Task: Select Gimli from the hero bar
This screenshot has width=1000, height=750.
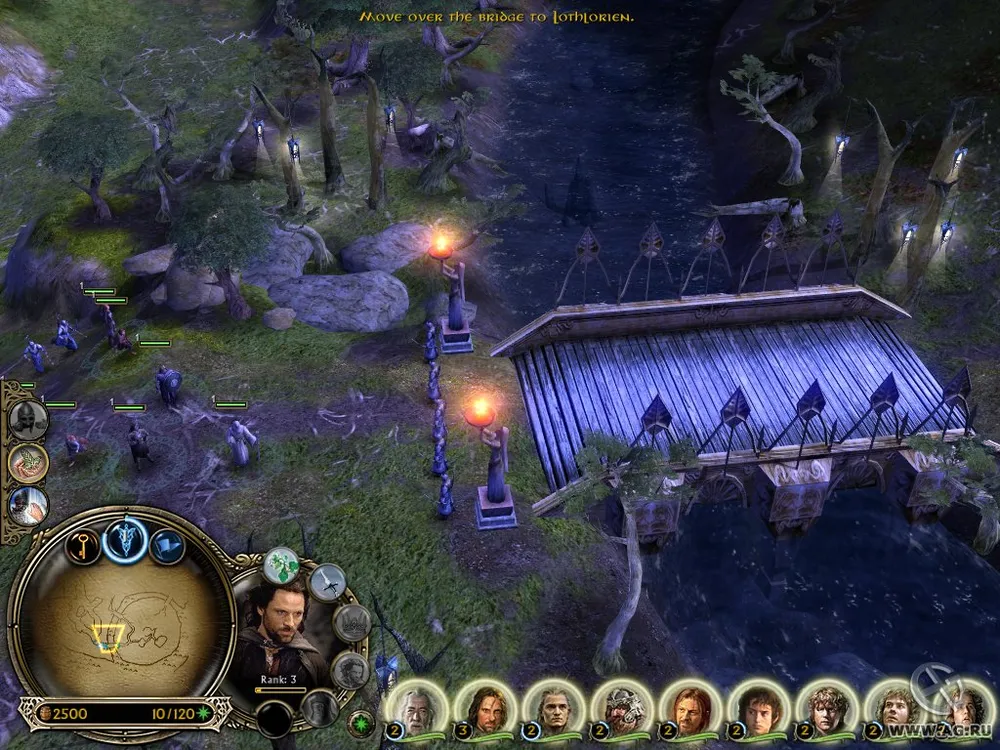Action: click(622, 707)
